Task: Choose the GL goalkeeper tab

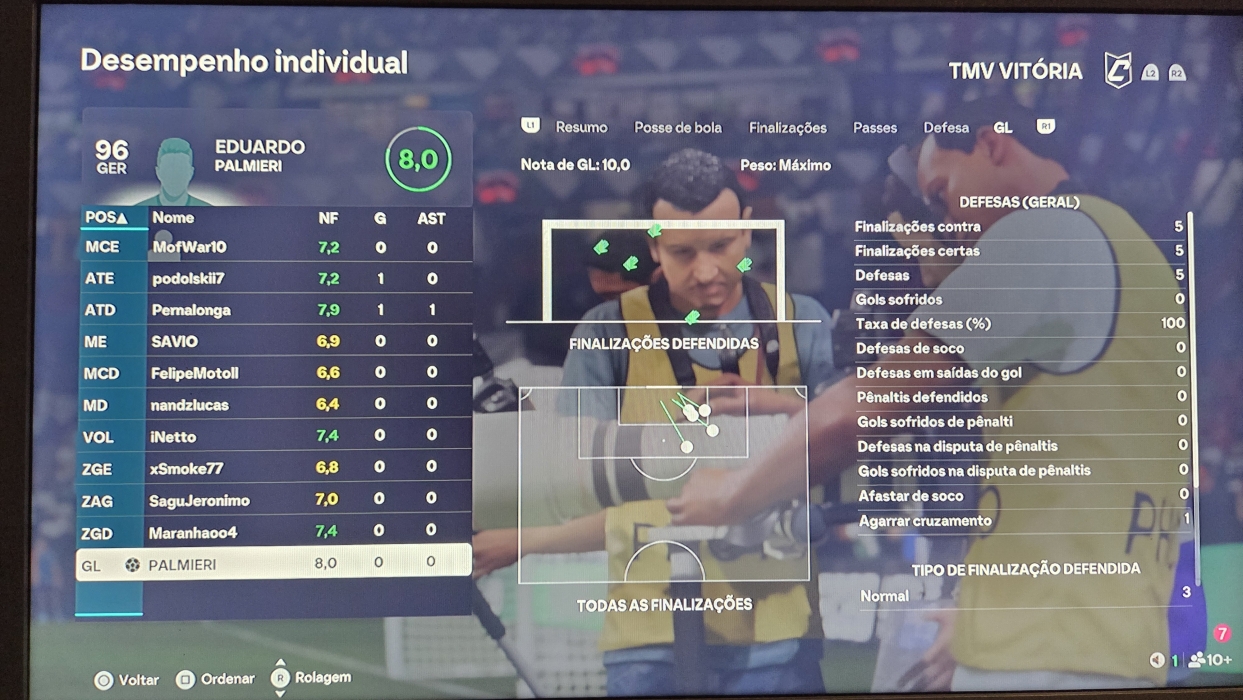Action: 1002,128
